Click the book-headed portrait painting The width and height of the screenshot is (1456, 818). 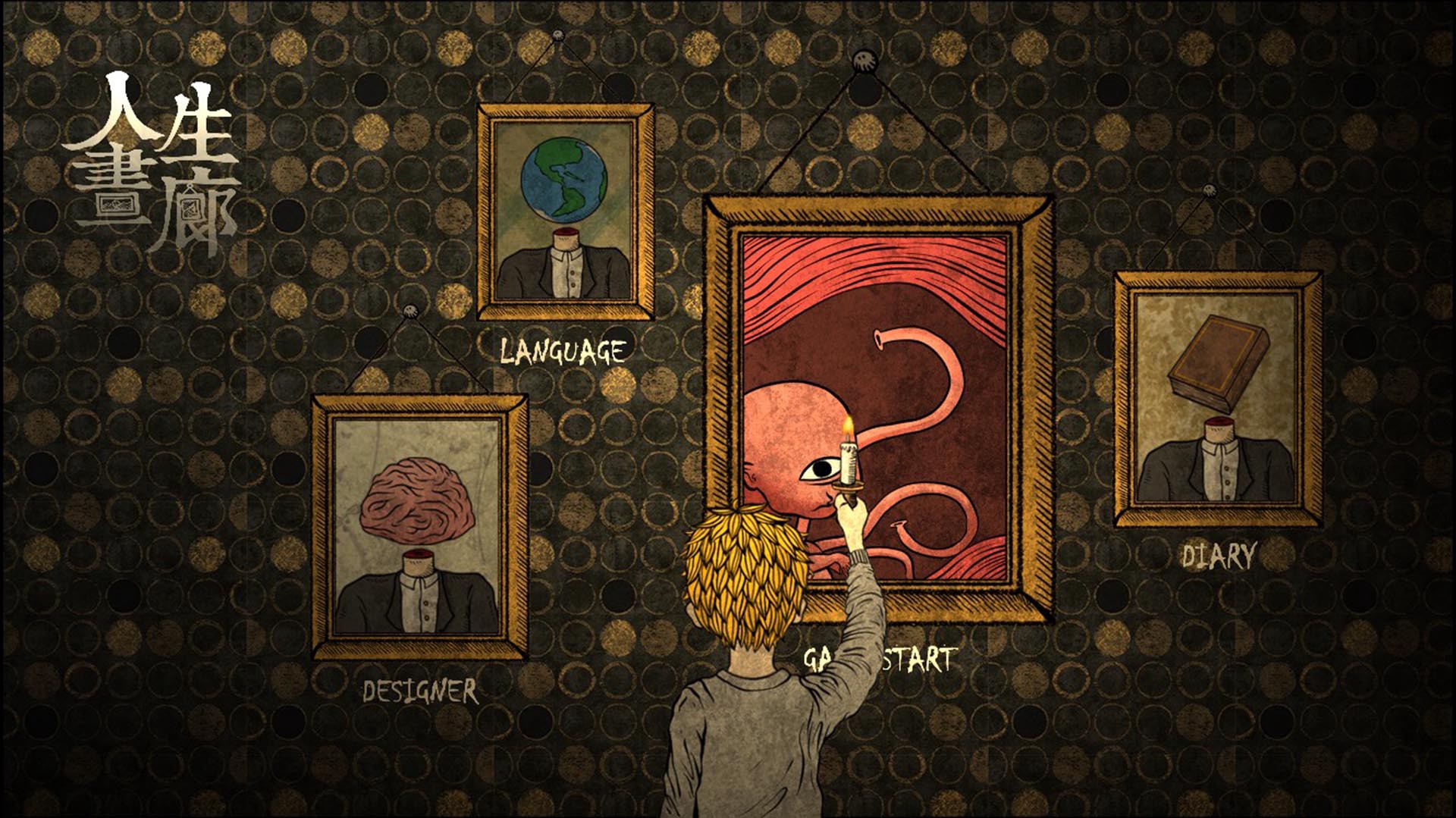click(x=1218, y=400)
